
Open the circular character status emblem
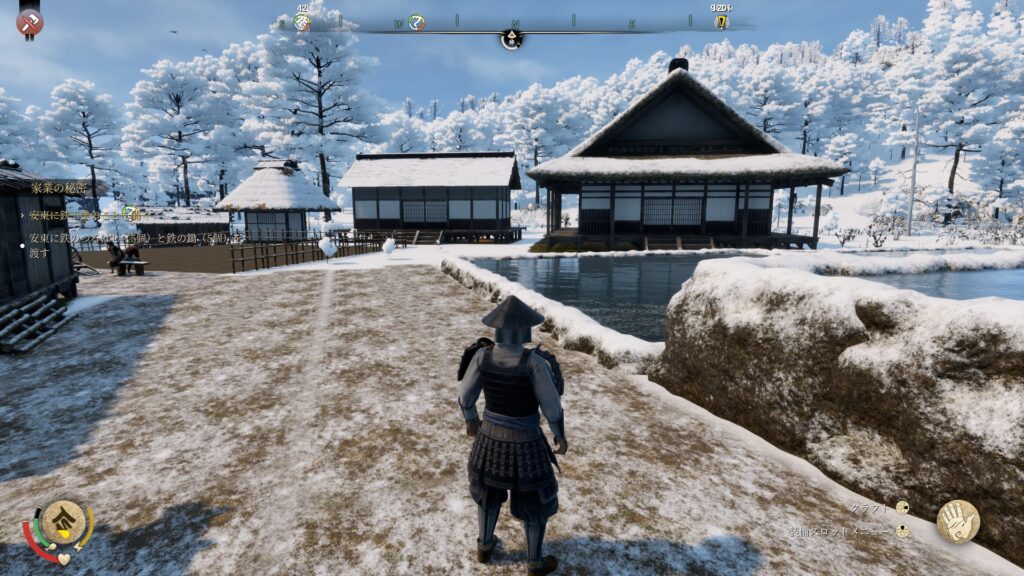[62, 522]
